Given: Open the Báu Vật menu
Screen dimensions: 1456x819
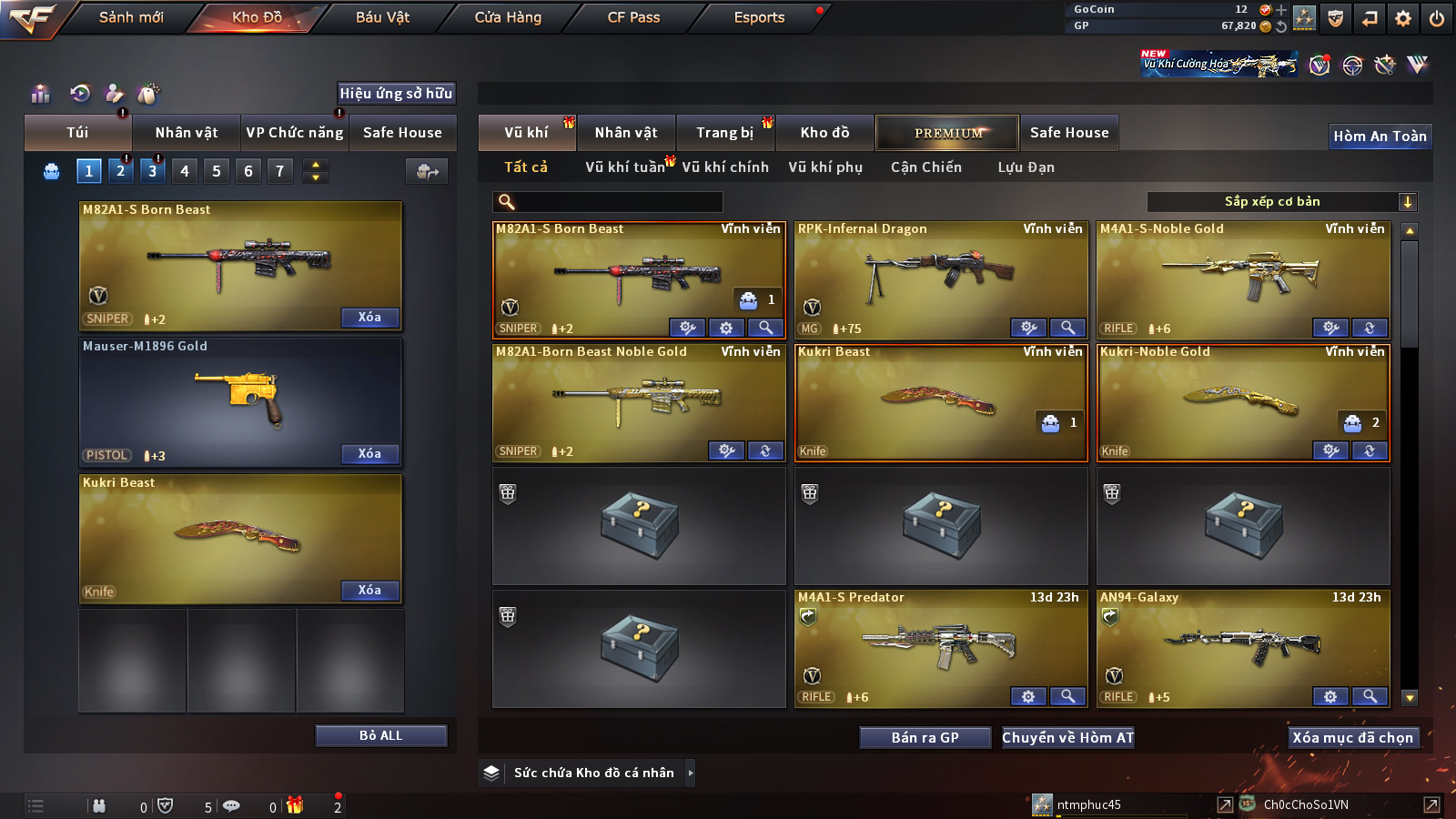Looking at the screenshot, I should 382,17.
